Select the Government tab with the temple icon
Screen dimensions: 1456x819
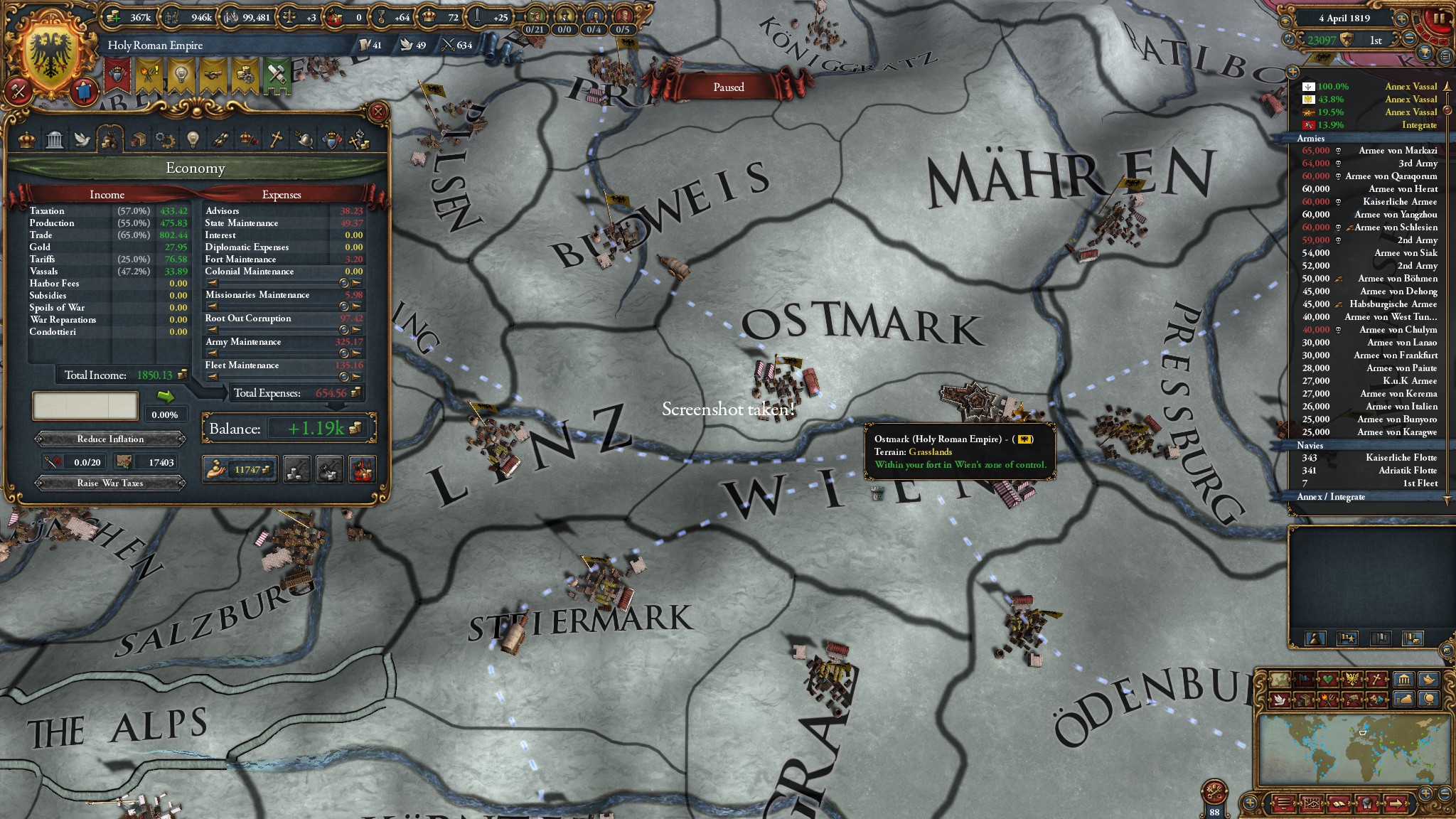(x=53, y=140)
